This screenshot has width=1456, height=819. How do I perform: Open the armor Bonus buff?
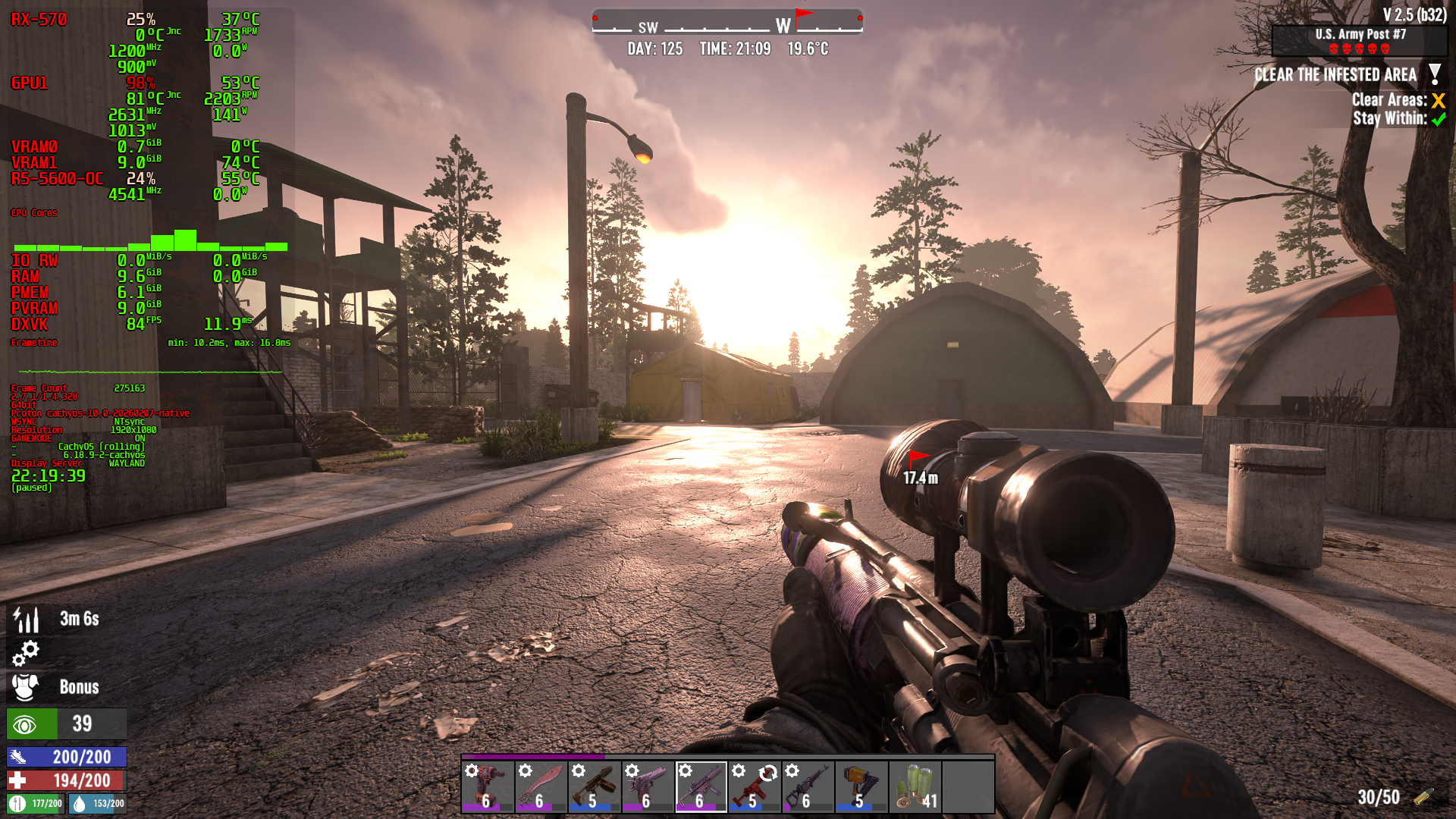pyautogui.click(x=26, y=687)
